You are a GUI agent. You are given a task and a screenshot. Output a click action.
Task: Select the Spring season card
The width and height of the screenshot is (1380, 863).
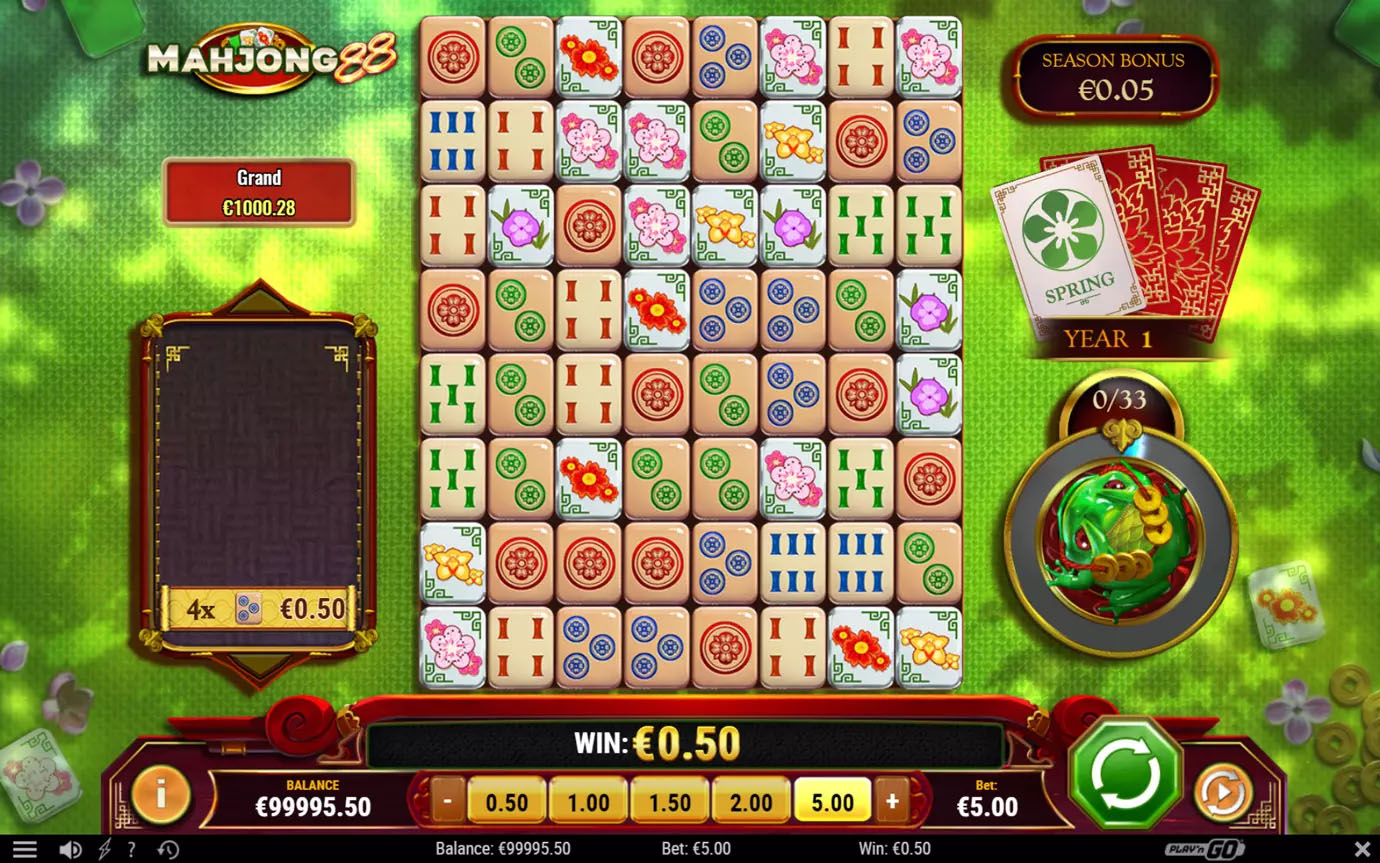(x=1068, y=247)
